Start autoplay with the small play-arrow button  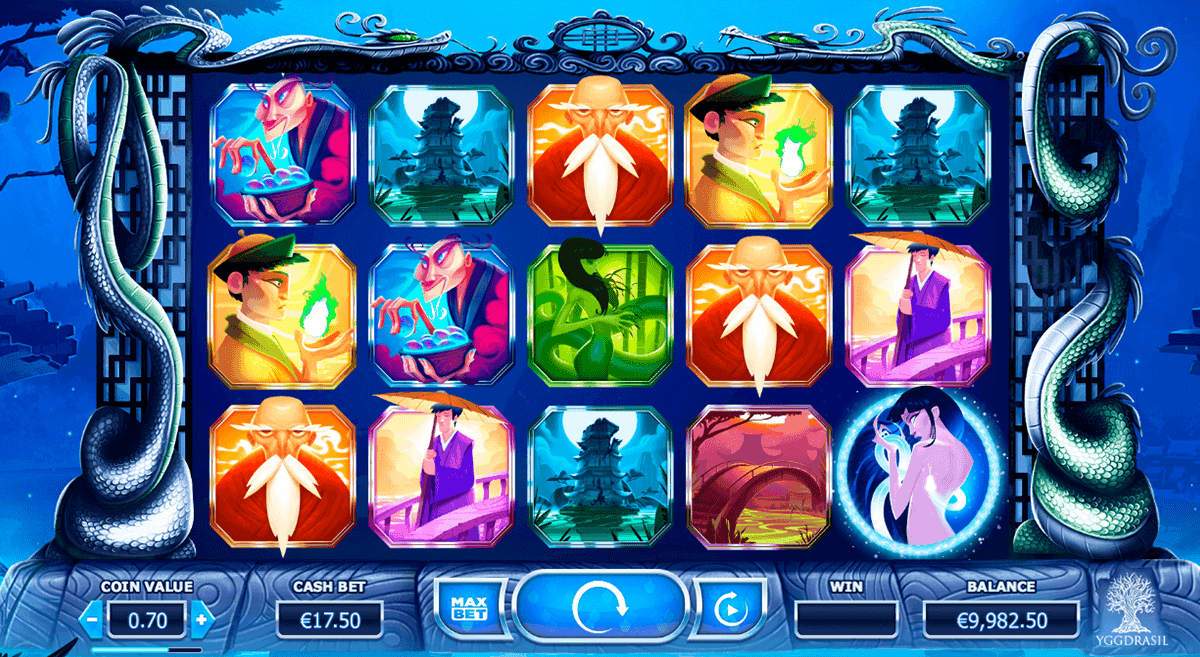click(727, 607)
